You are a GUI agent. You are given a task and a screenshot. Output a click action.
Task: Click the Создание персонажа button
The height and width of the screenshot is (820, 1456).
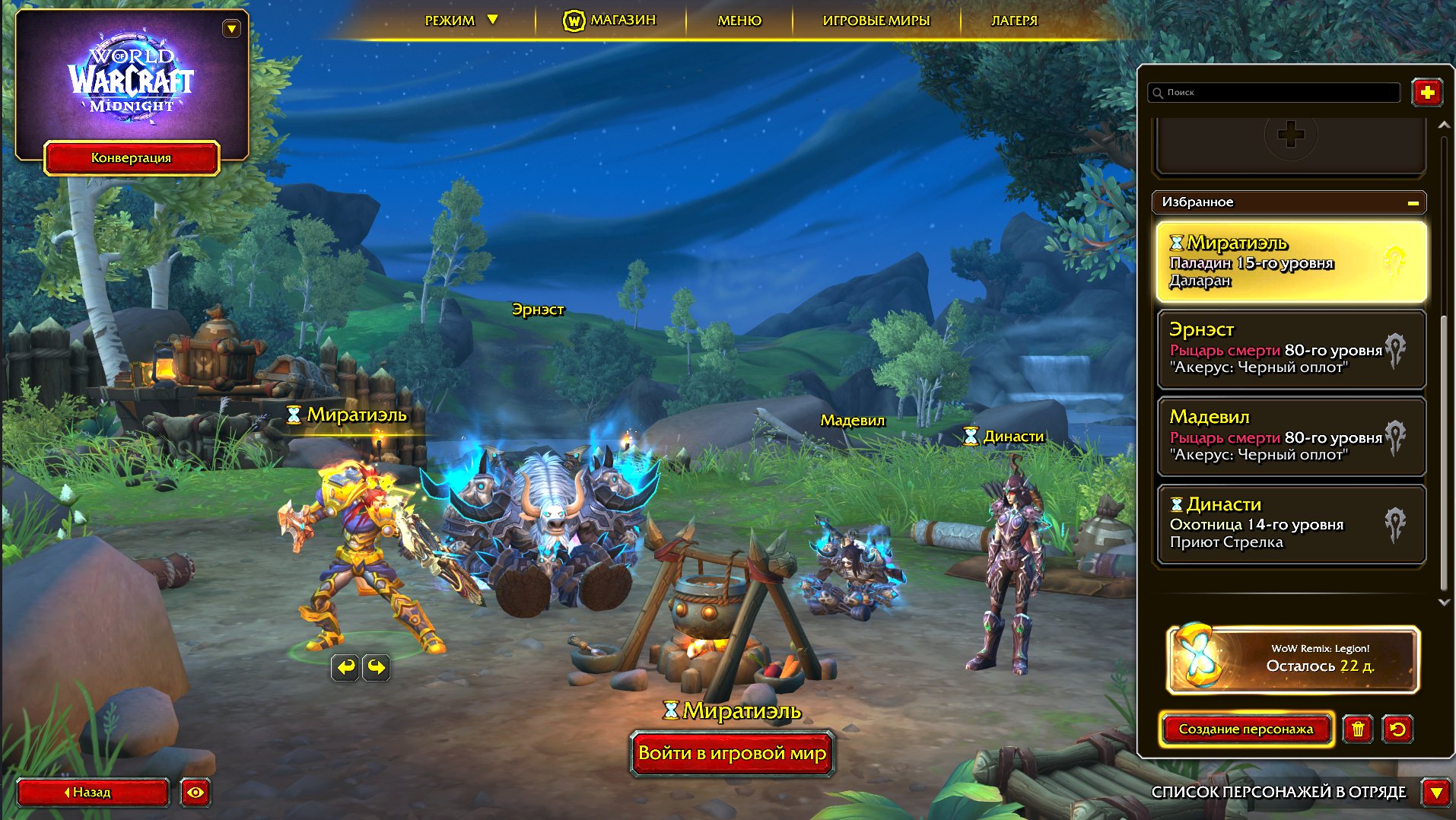pyautogui.click(x=1247, y=729)
